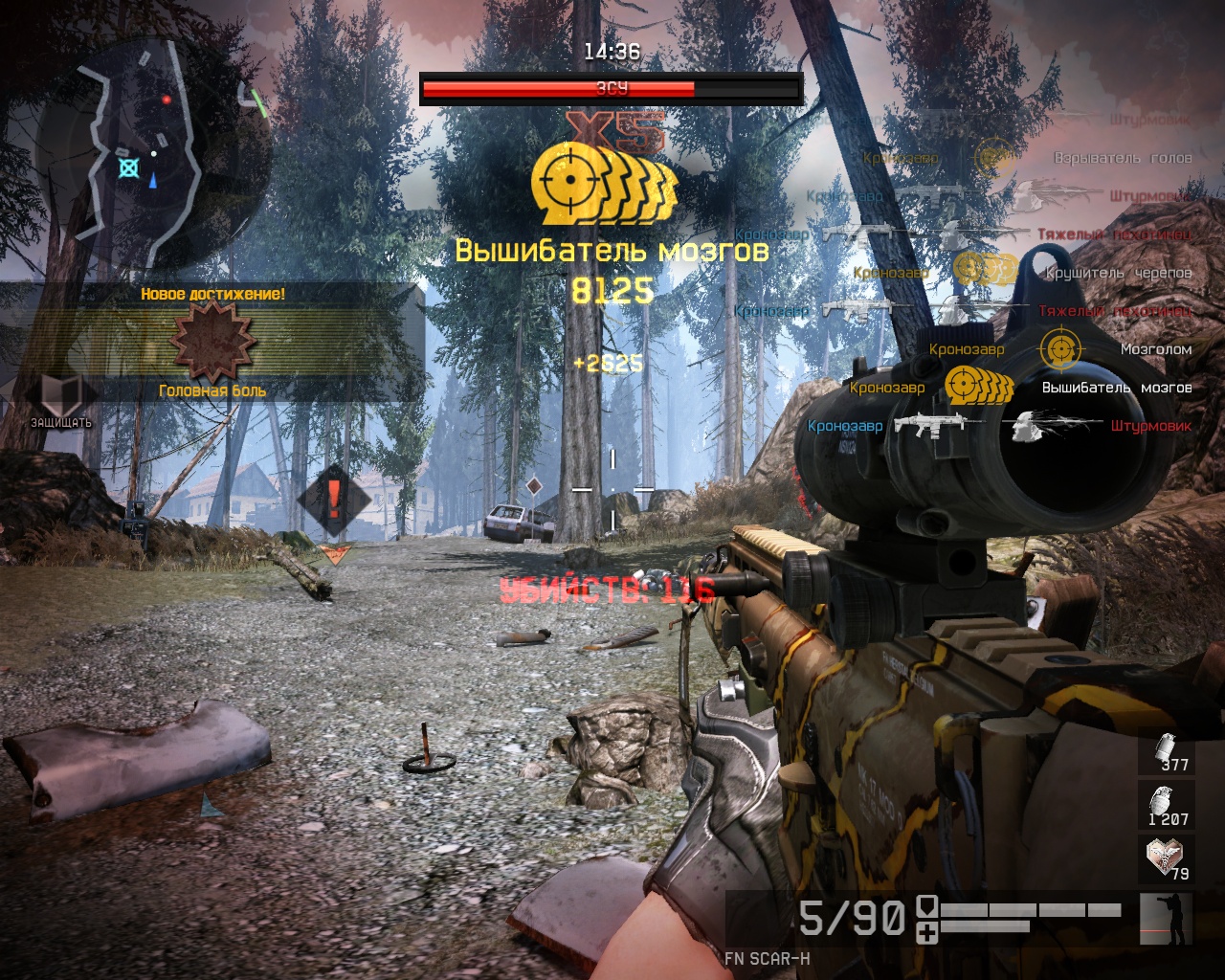The height and width of the screenshot is (980, 1225).
Task: Click the rifle icon beside red "Штурмовик"
Action: [x=928, y=426]
